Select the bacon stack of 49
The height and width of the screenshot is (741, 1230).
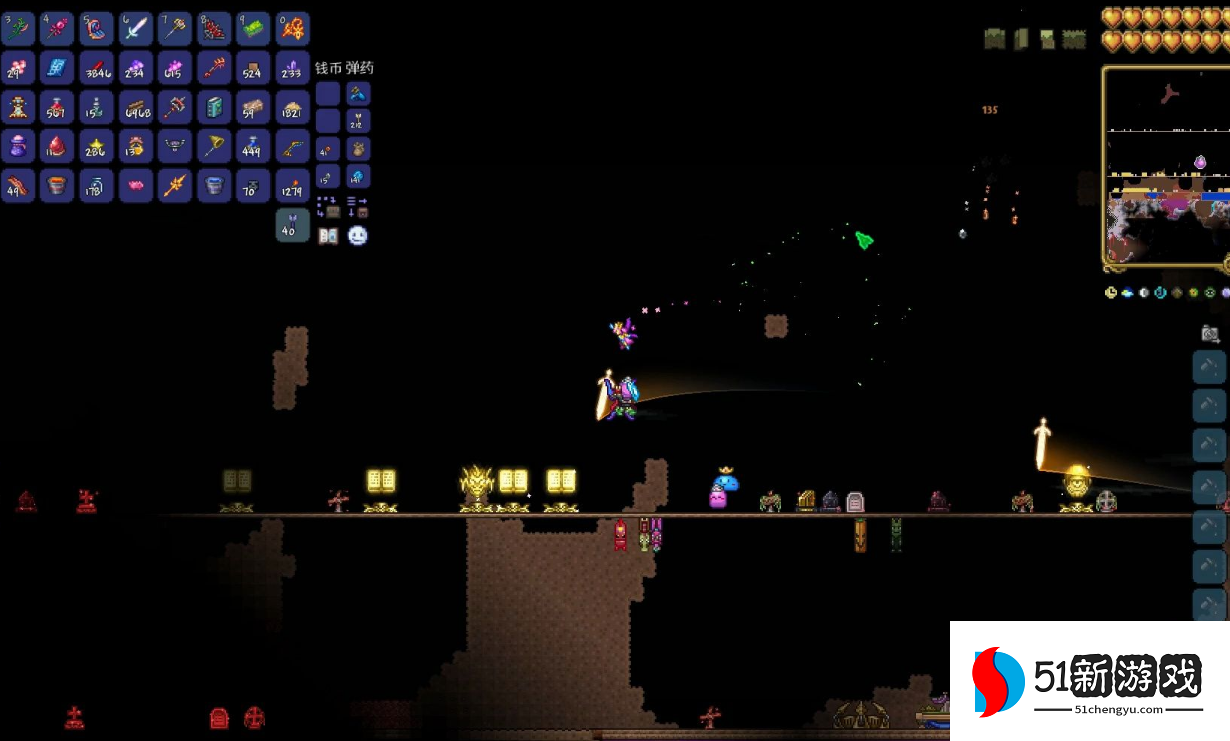(x=19, y=185)
